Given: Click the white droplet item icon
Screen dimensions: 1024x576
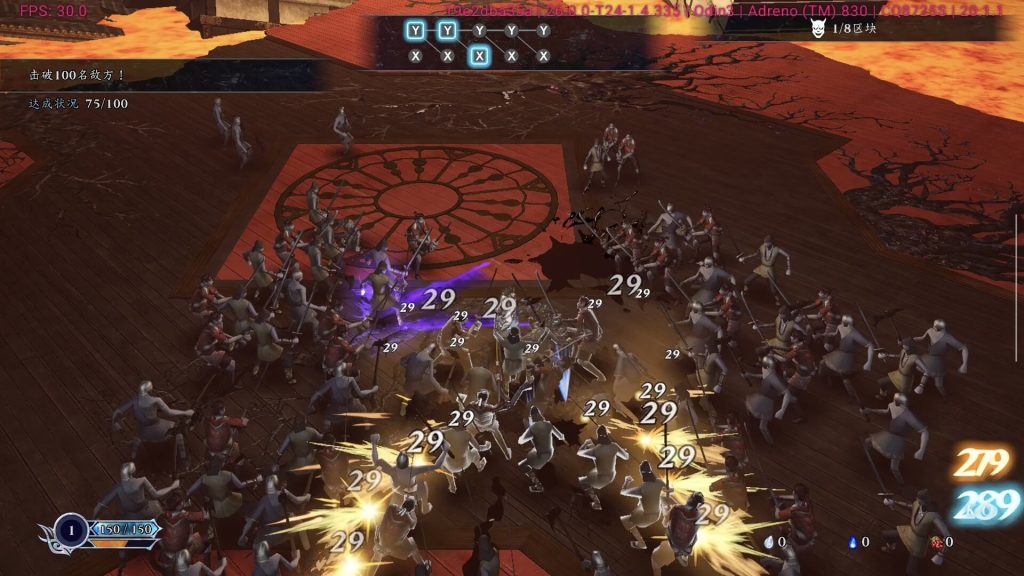Looking at the screenshot, I should 768,542.
